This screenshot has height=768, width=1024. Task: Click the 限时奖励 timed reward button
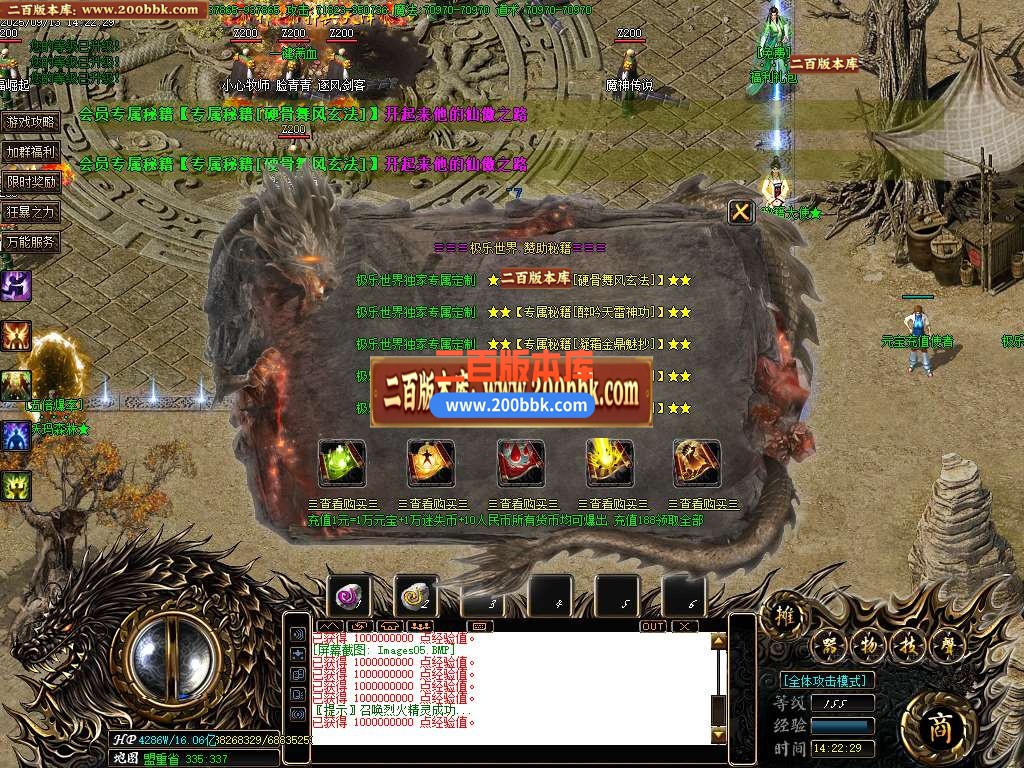point(31,182)
